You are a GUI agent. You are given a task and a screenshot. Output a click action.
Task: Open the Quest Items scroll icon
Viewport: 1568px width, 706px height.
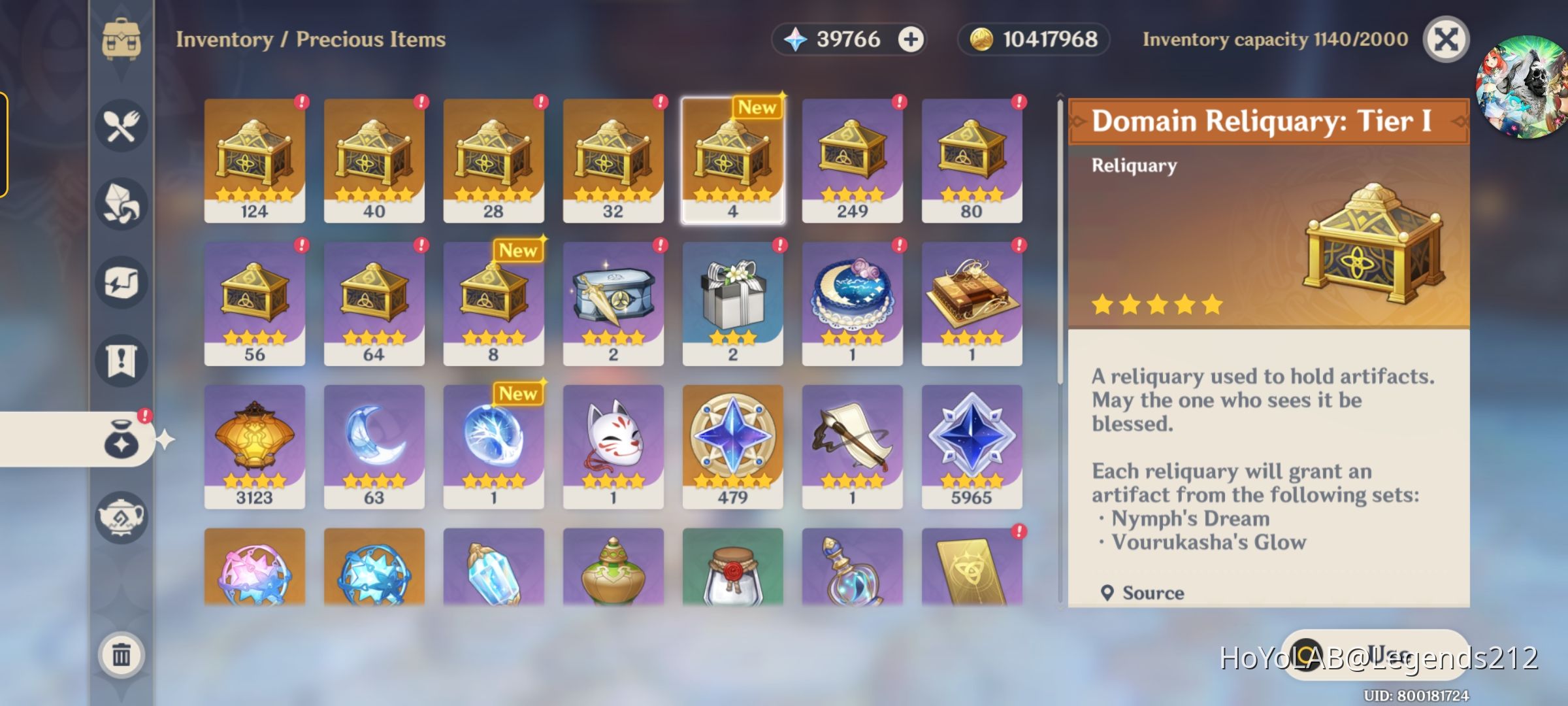click(121, 360)
